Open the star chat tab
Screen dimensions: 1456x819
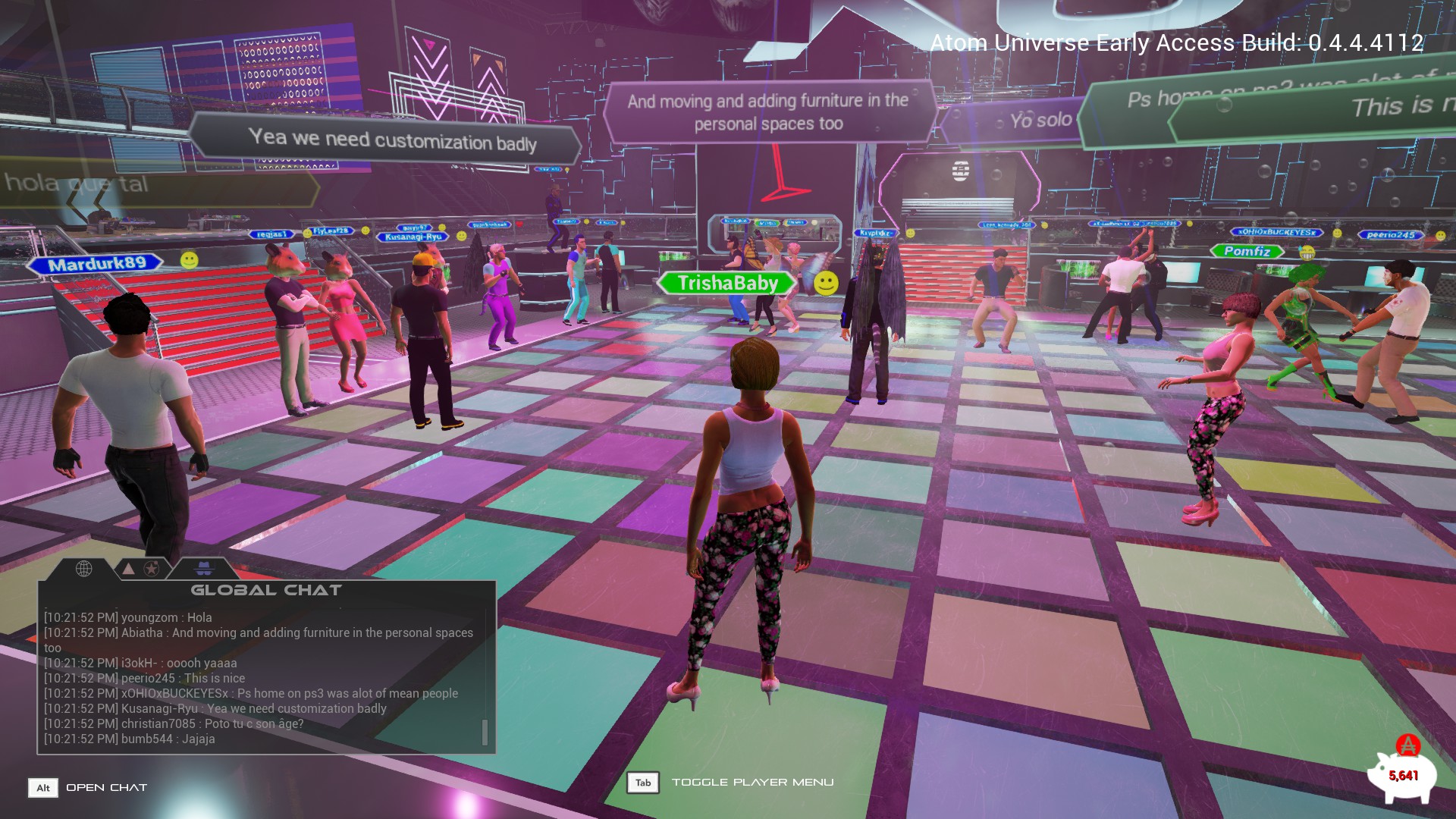tap(152, 568)
